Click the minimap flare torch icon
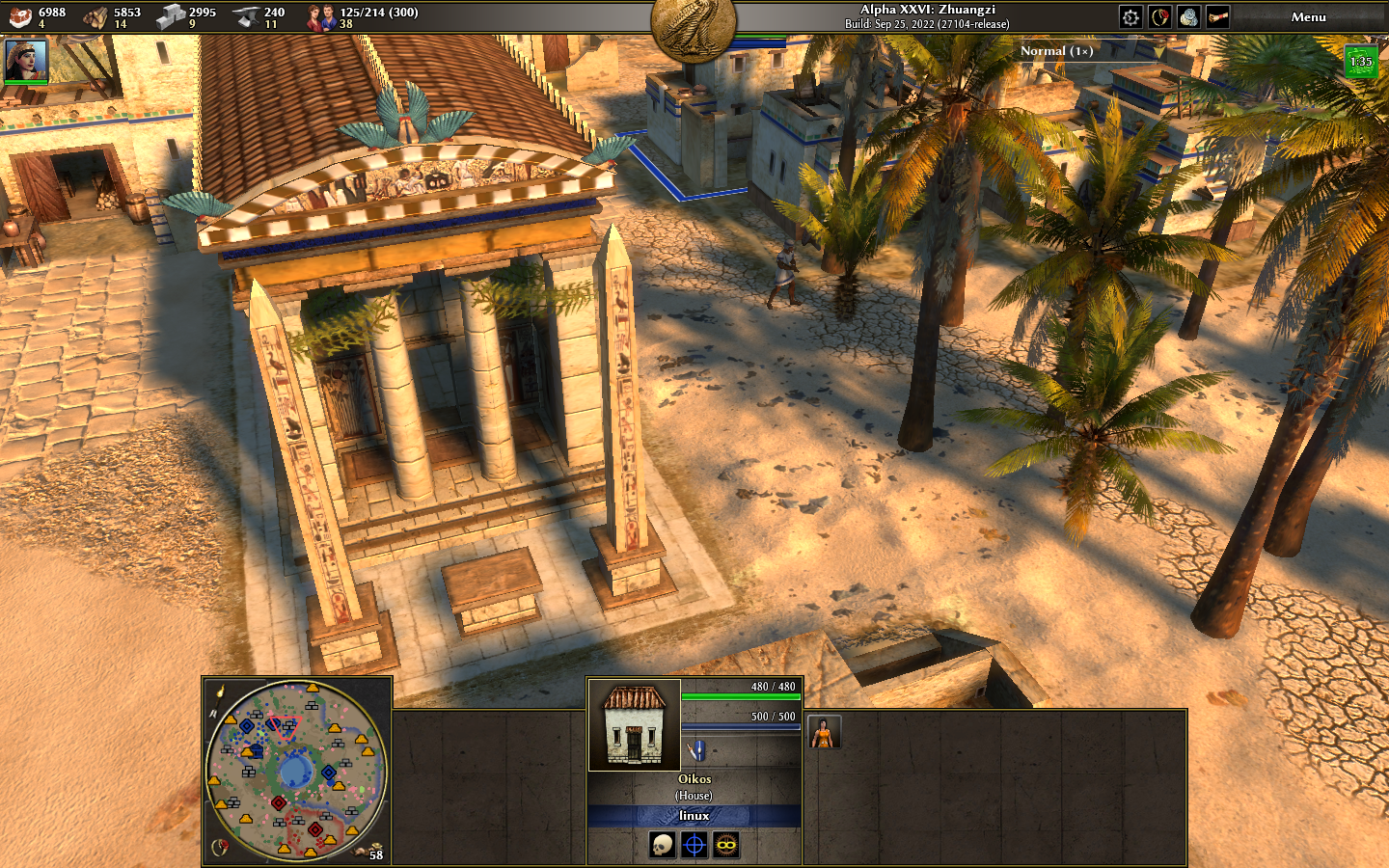The image size is (1389, 868). point(221,691)
